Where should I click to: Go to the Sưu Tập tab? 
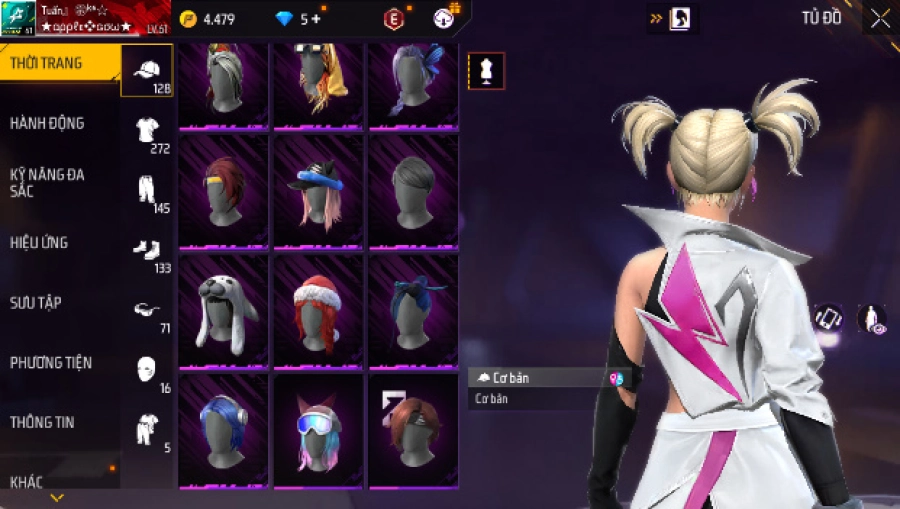tap(37, 302)
